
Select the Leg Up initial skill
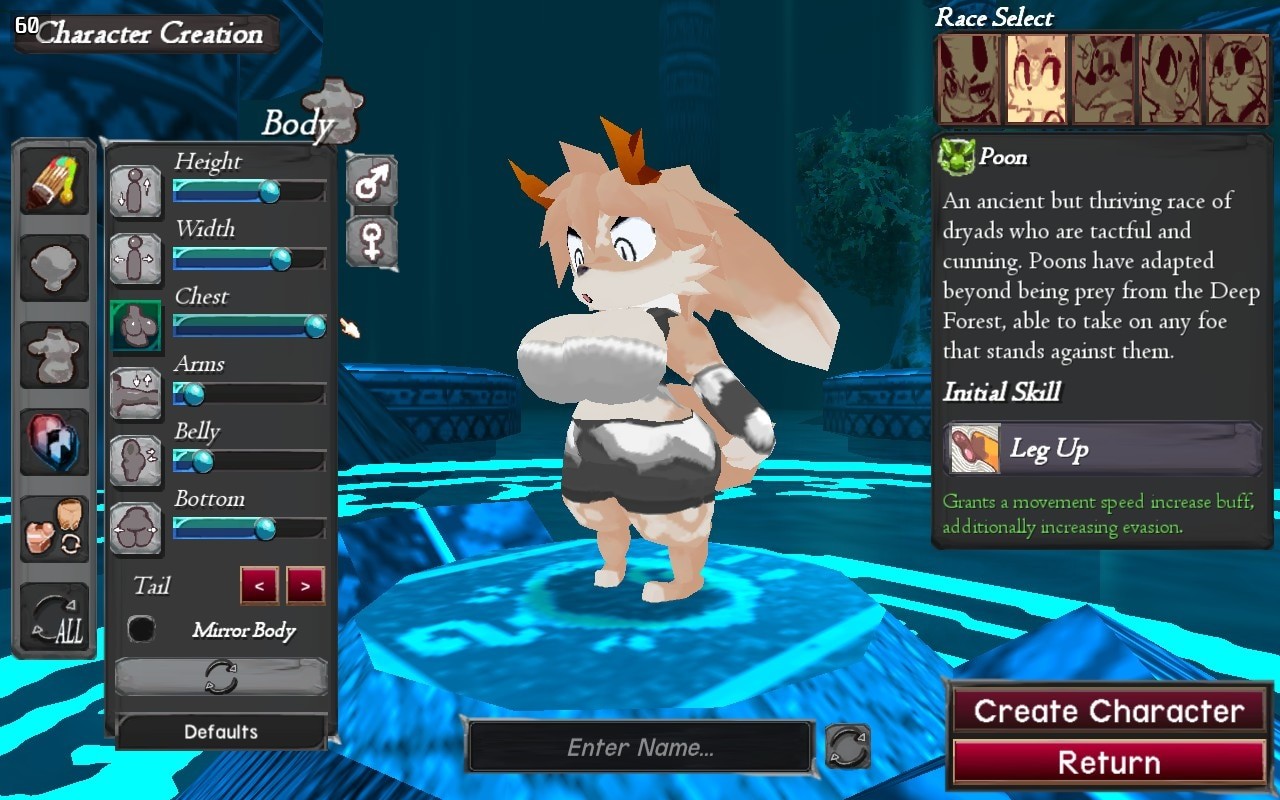click(1102, 449)
